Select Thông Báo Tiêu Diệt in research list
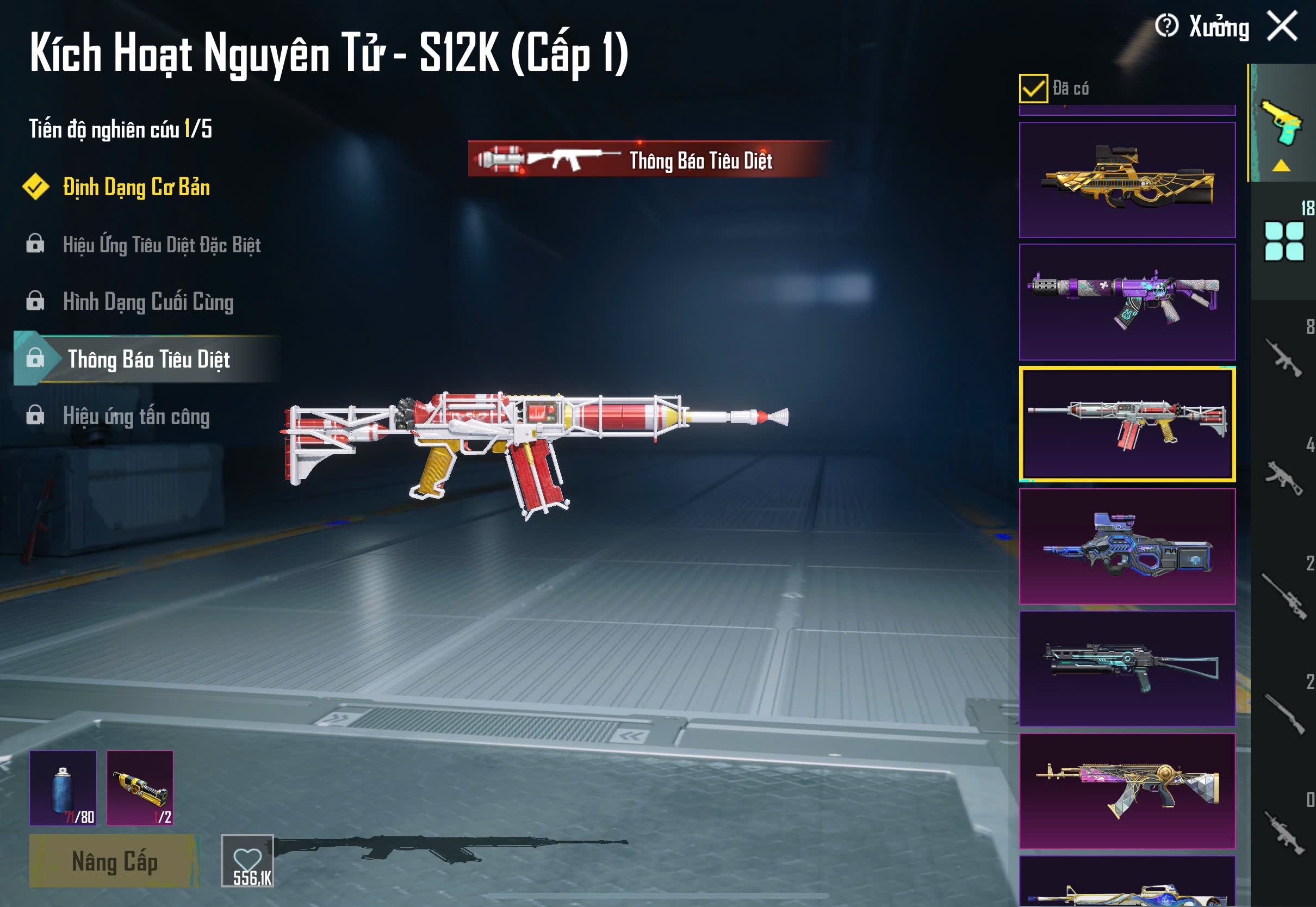Screen dimensions: 1316x907 (148, 359)
